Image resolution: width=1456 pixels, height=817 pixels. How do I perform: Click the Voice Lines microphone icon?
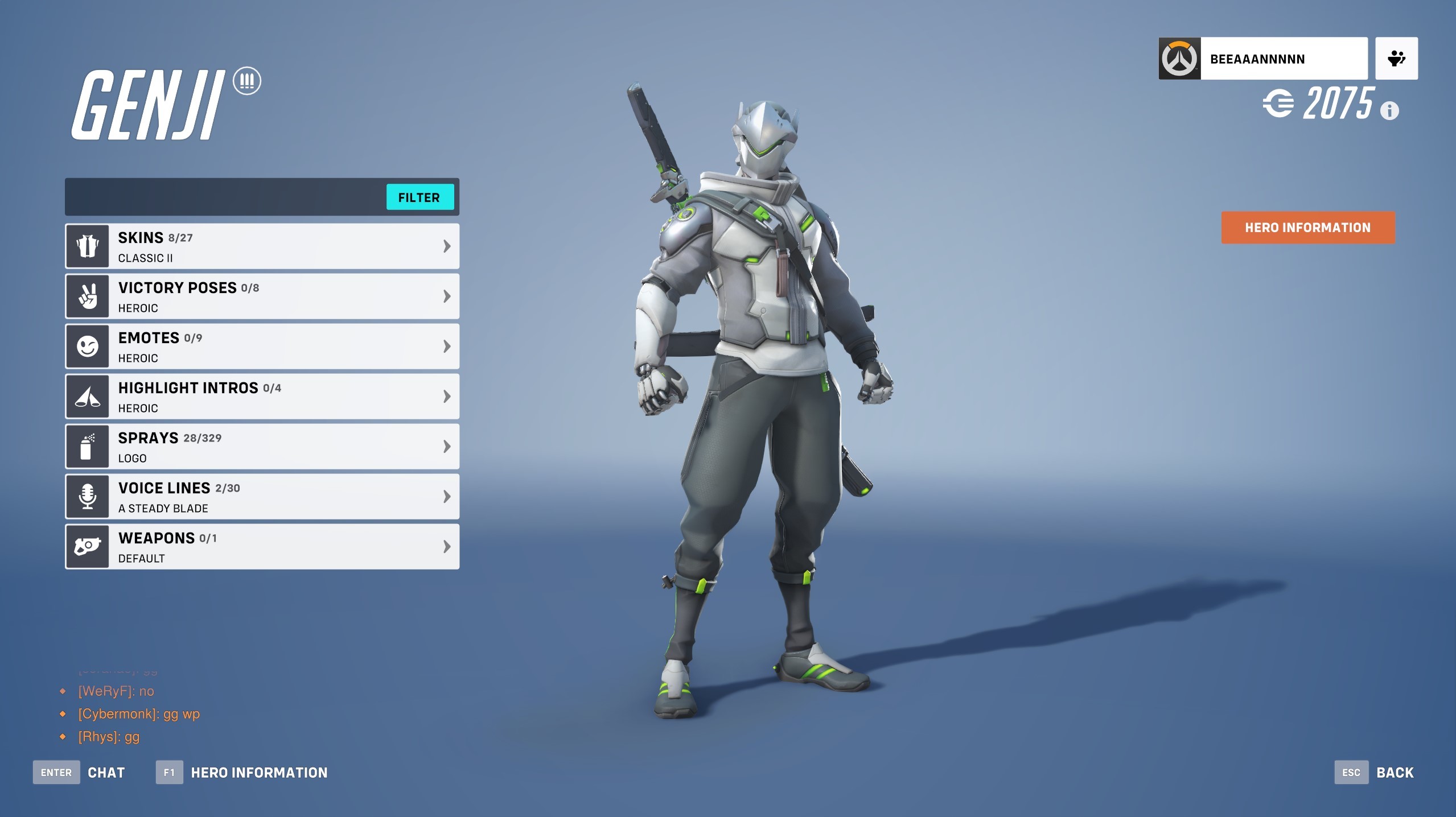coord(87,496)
